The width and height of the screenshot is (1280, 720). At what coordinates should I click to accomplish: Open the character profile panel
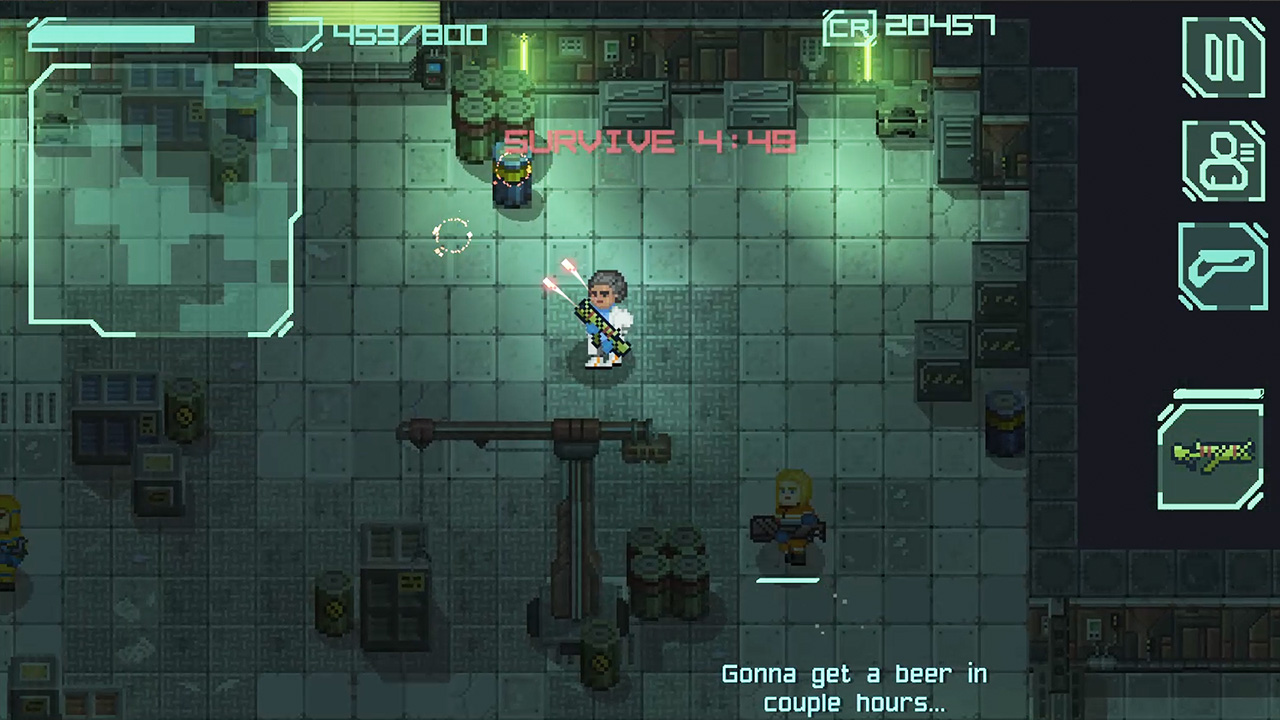pyautogui.click(x=1222, y=161)
